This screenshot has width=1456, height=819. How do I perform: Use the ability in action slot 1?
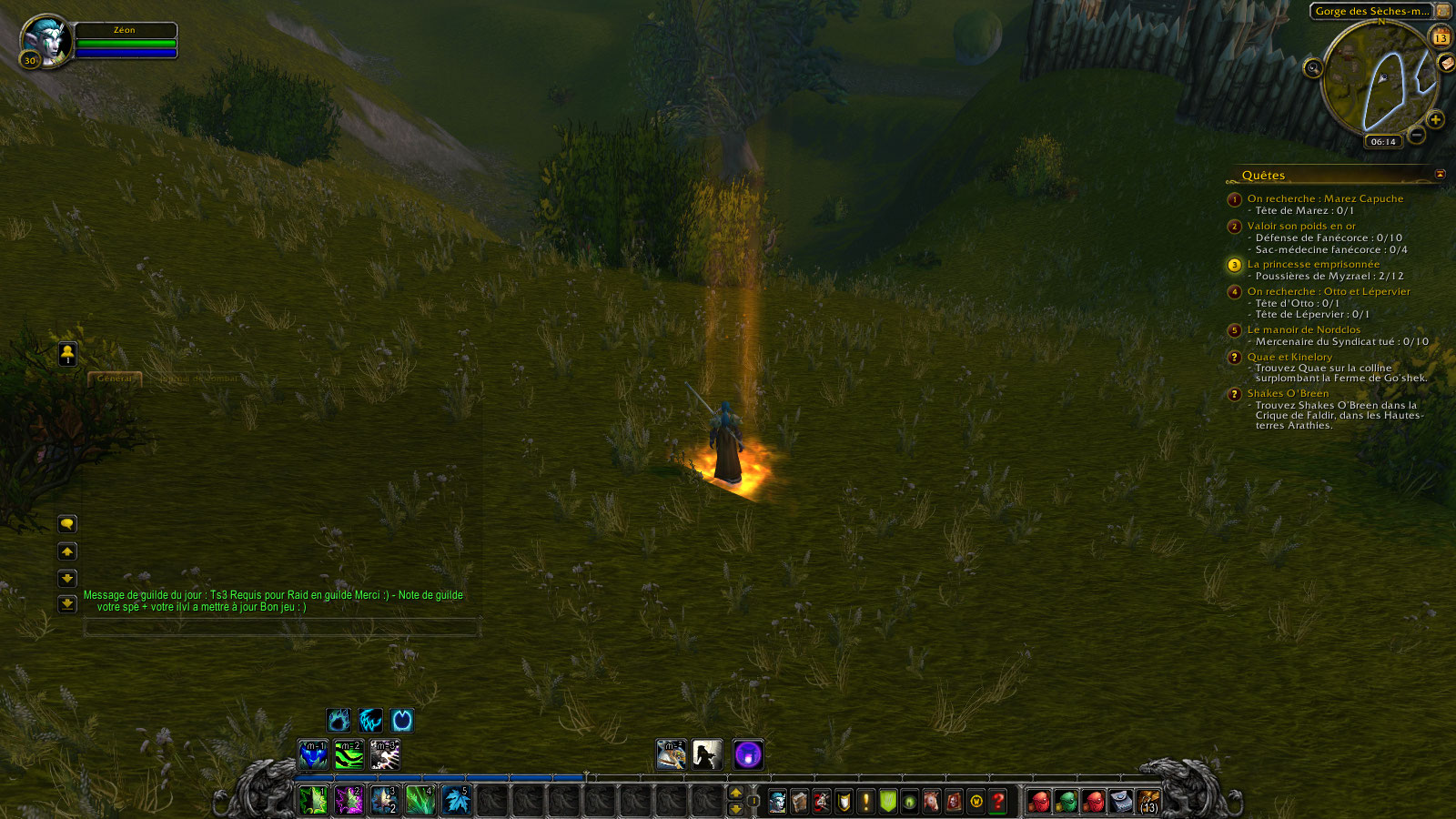click(313, 800)
